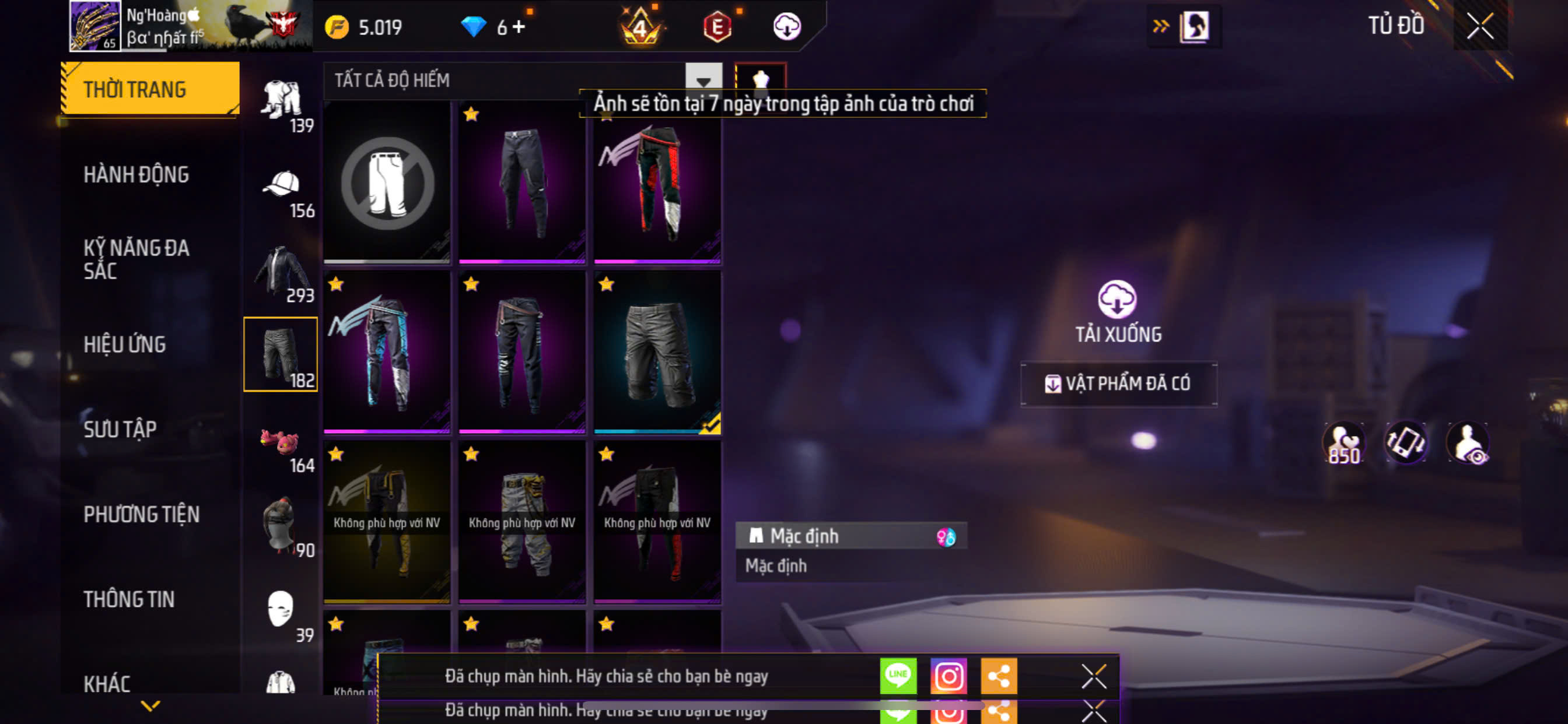Share screenshot via LINE icon
The image size is (1568, 724).
tap(898, 676)
